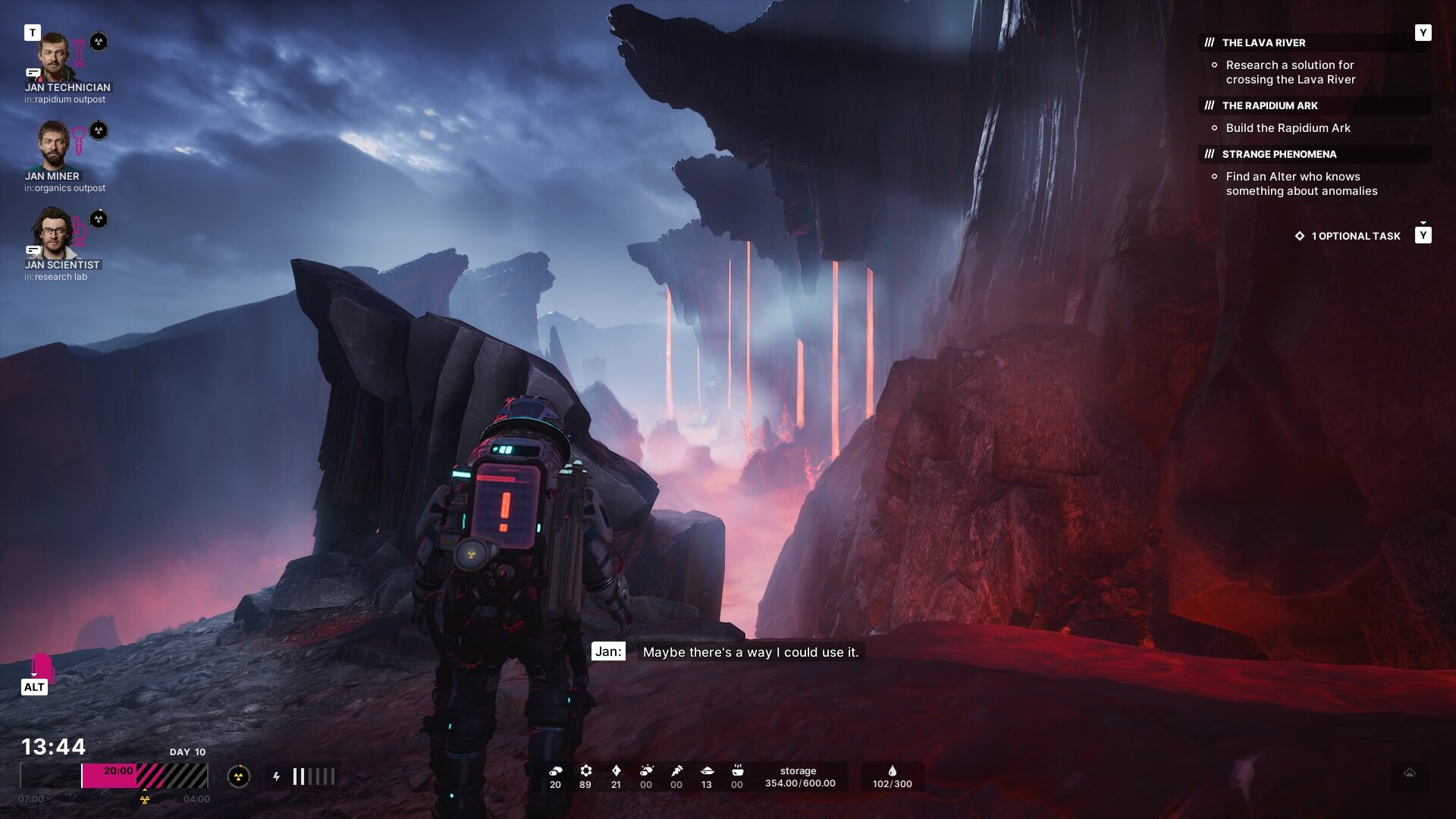Select Jan Miner's portrait
Screen dimensions: 1456x819
coord(53,146)
